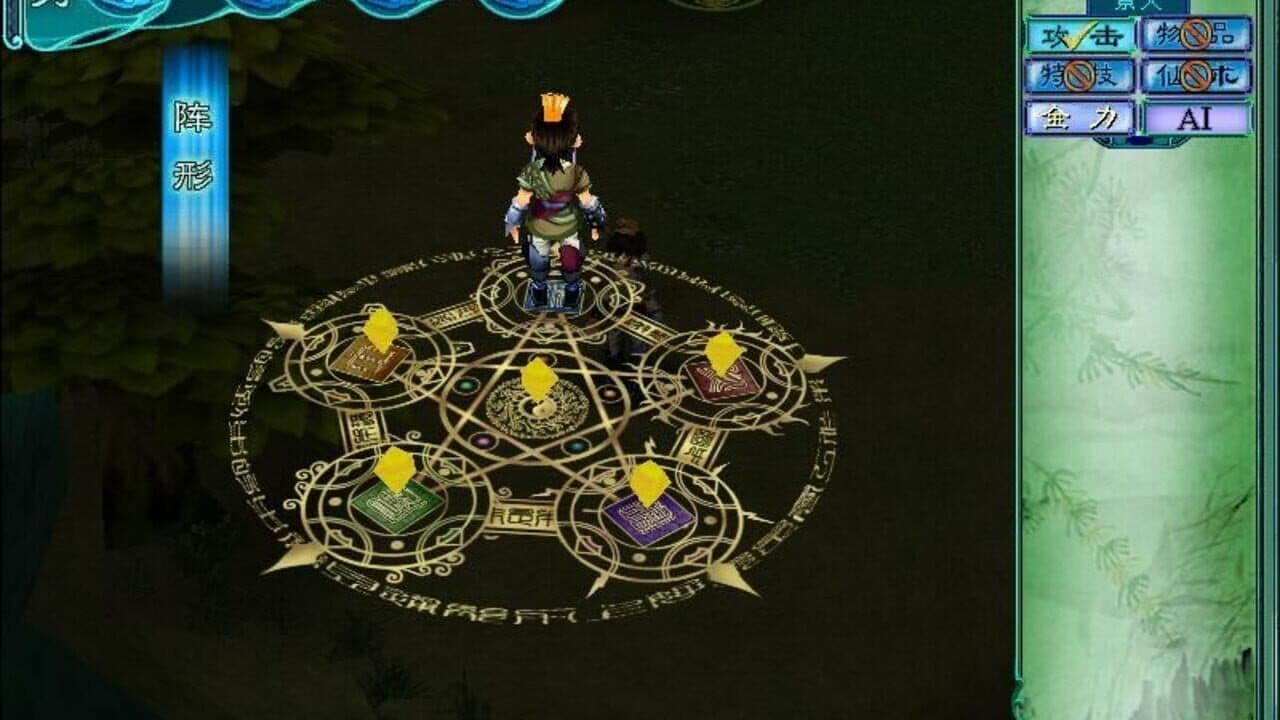
Task: Enable the 特技 special skill command
Action: click(x=1078, y=73)
